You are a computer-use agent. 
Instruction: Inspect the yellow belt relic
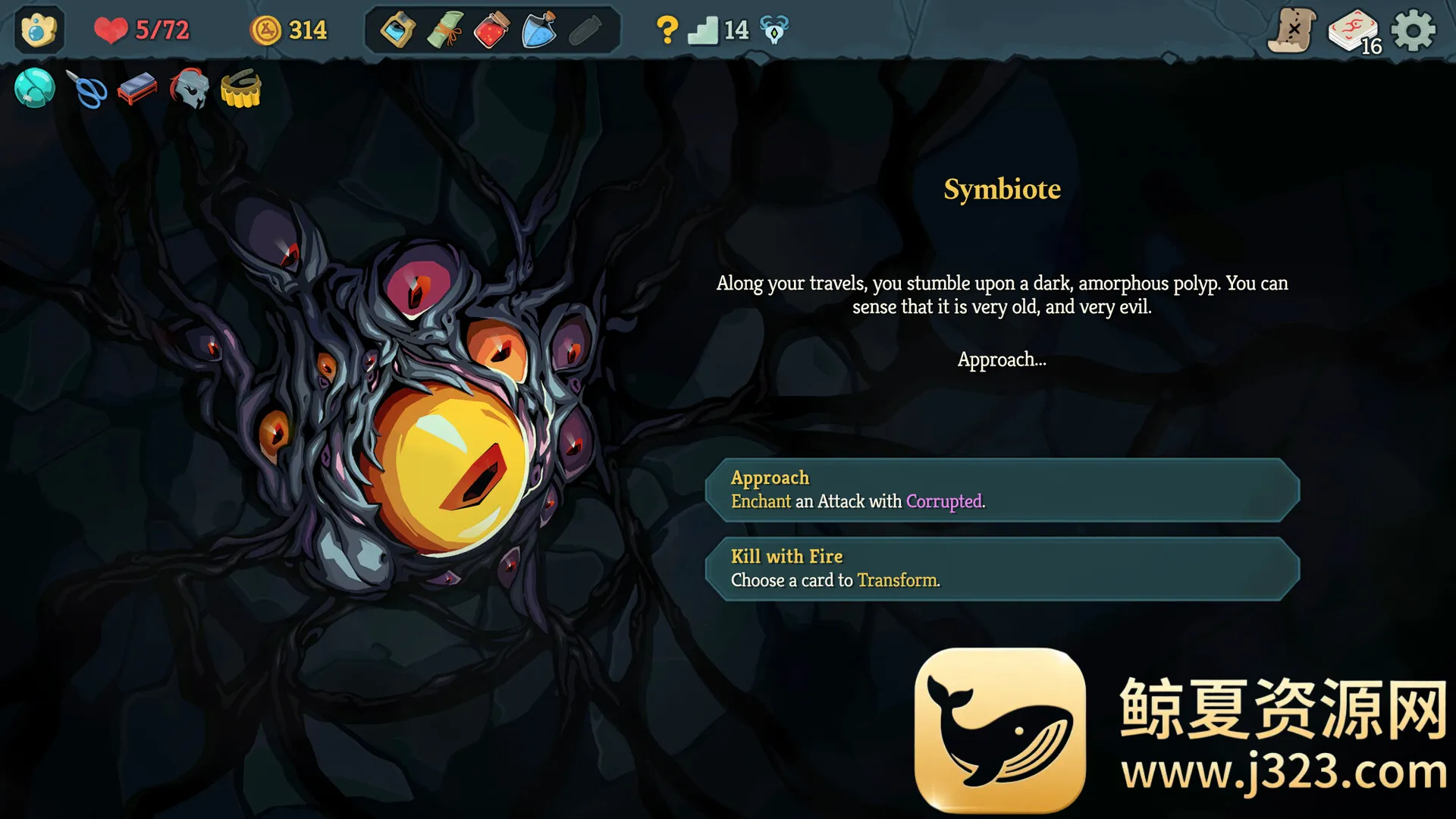pyautogui.click(x=241, y=89)
